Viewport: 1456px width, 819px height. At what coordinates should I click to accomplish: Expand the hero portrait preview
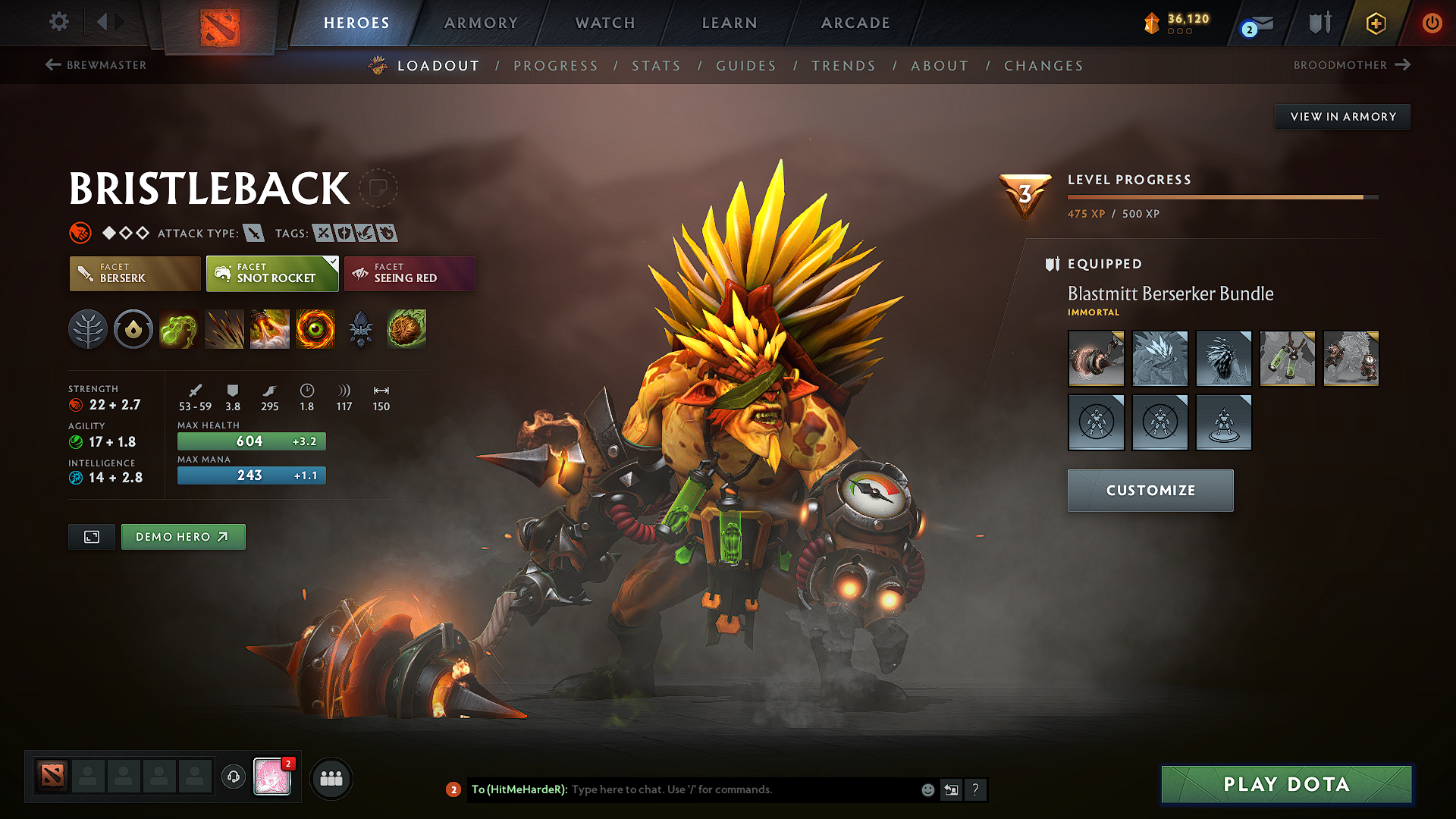tap(91, 536)
